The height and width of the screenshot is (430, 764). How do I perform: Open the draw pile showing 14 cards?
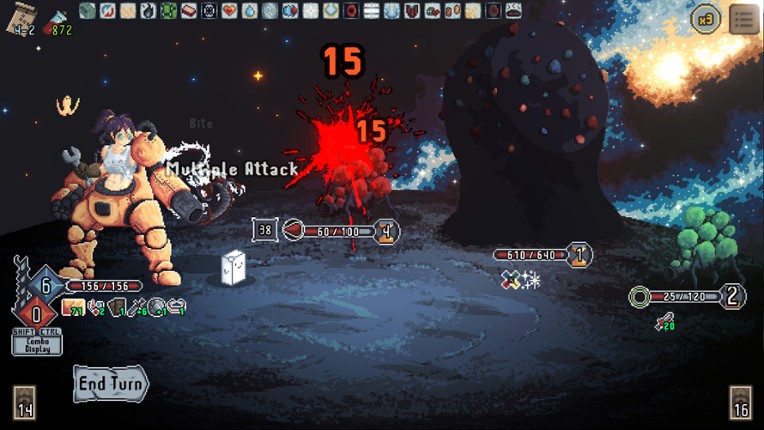point(25,402)
